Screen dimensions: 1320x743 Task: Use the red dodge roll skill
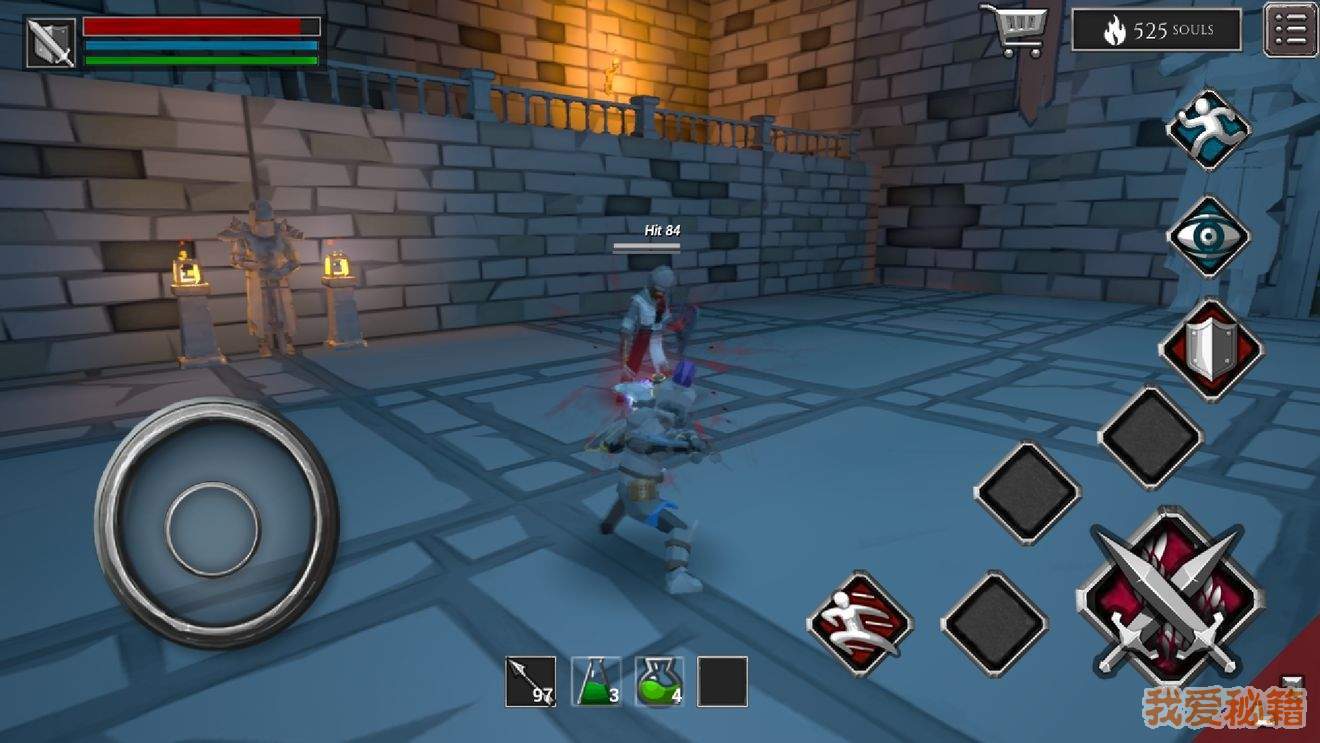[860, 623]
